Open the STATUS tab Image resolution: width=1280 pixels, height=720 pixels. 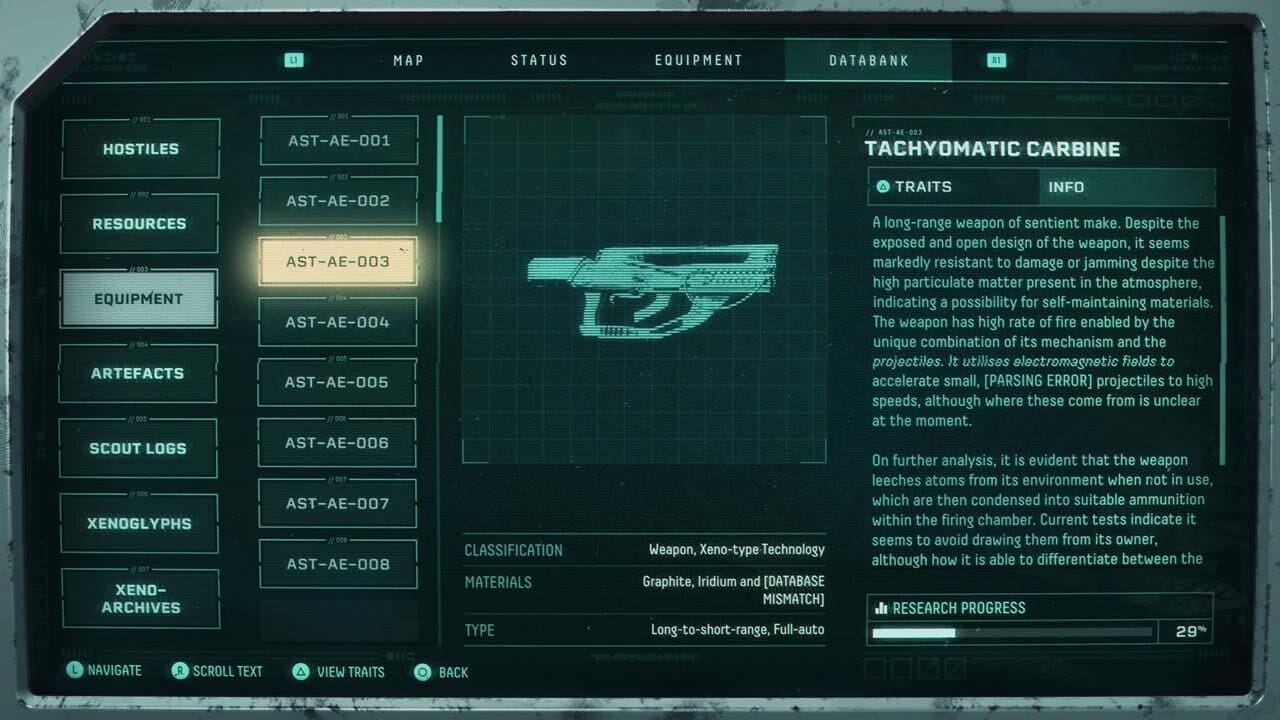539,59
